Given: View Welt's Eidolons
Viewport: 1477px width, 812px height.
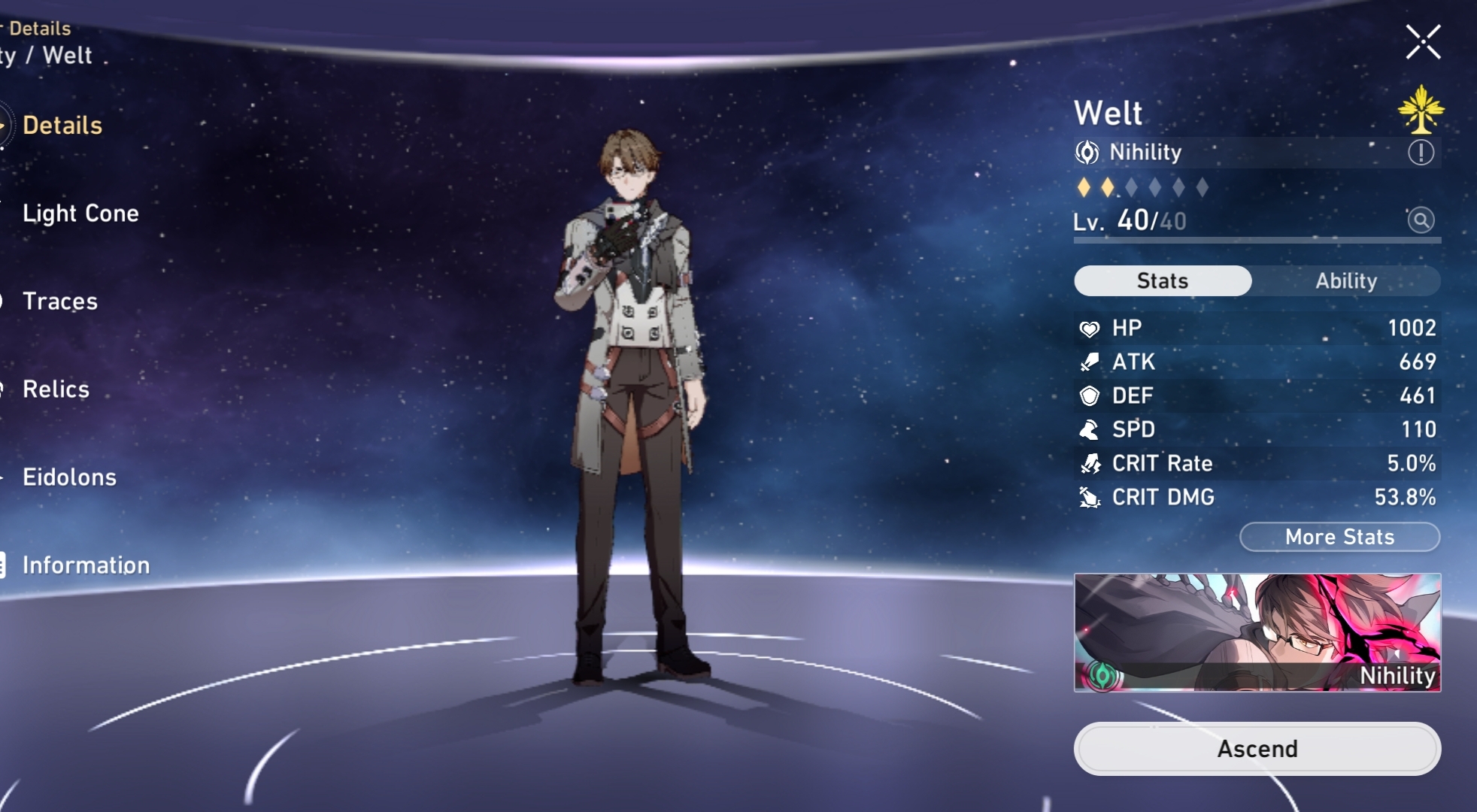Looking at the screenshot, I should pyautogui.click(x=69, y=477).
